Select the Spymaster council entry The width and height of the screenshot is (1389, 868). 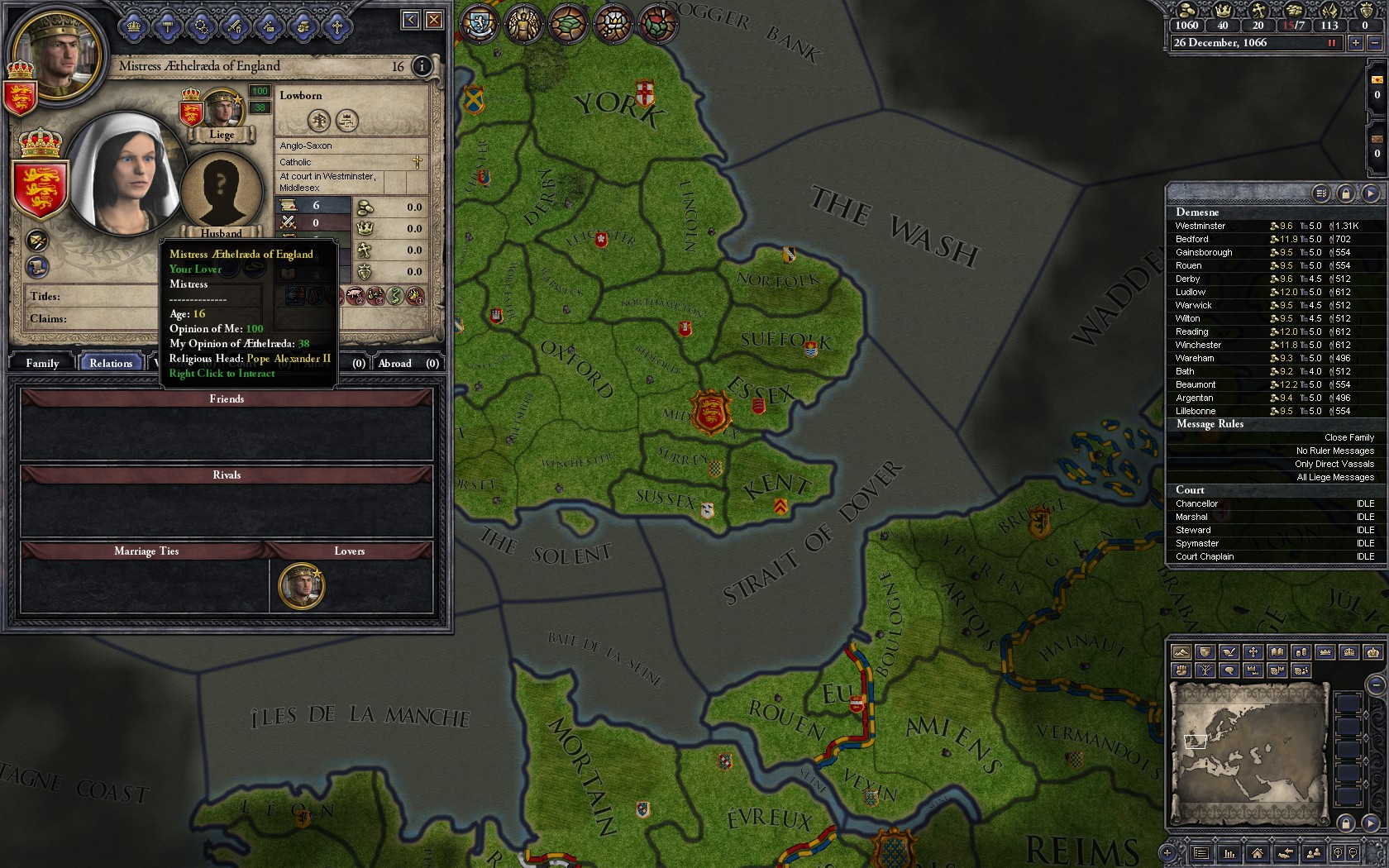pyautogui.click(x=1197, y=543)
